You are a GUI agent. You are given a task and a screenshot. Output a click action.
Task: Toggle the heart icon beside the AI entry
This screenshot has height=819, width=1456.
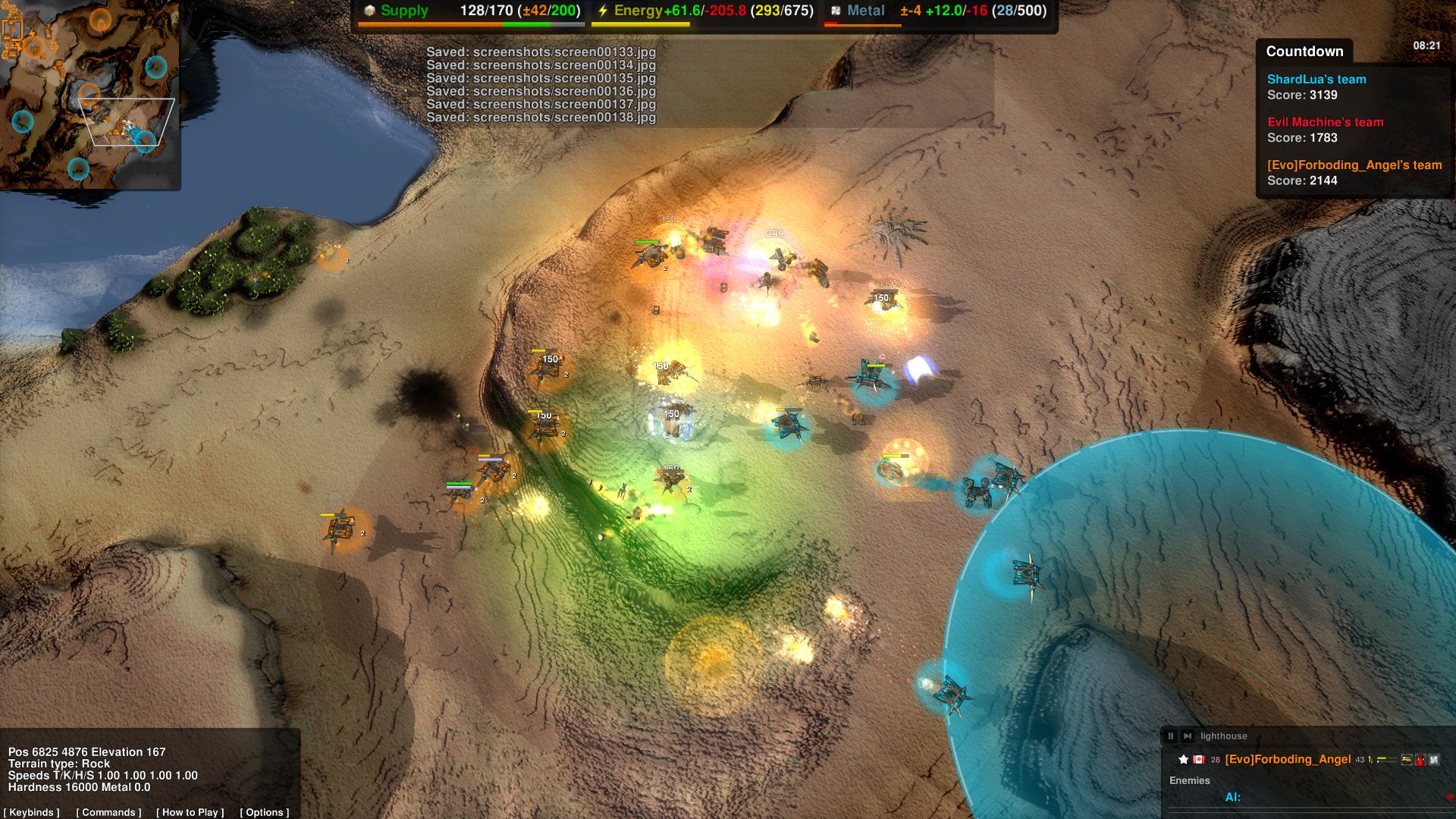click(1449, 797)
